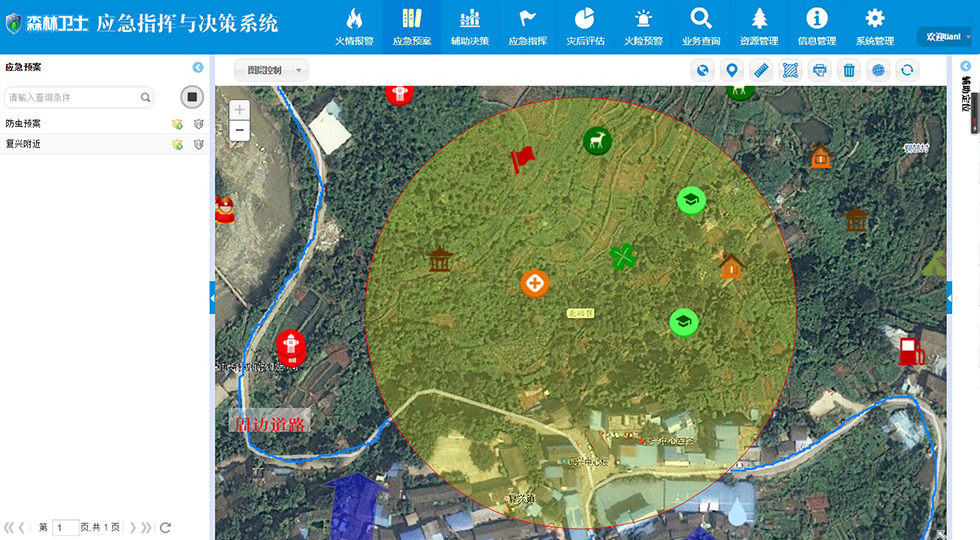Open the 图层控制 layer control dropdown
980x540 pixels.
click(x=271, y=70)
